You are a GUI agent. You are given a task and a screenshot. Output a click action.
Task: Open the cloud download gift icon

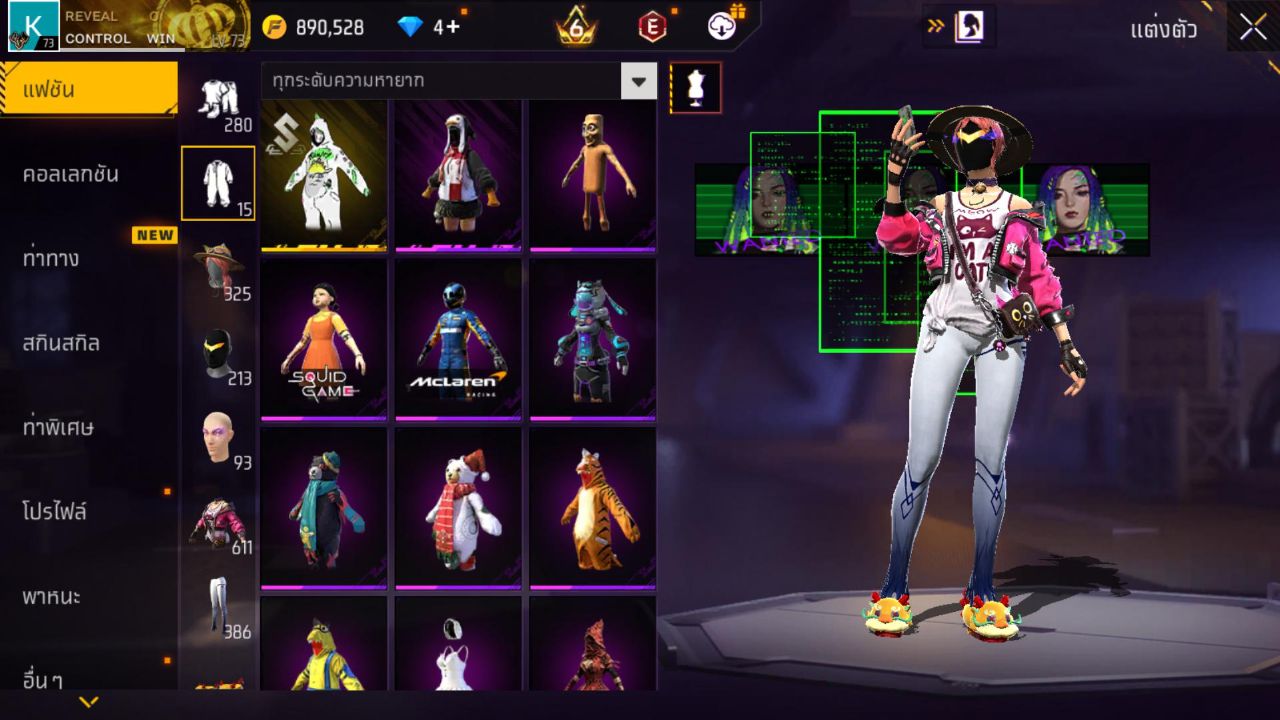coord(722,27)
